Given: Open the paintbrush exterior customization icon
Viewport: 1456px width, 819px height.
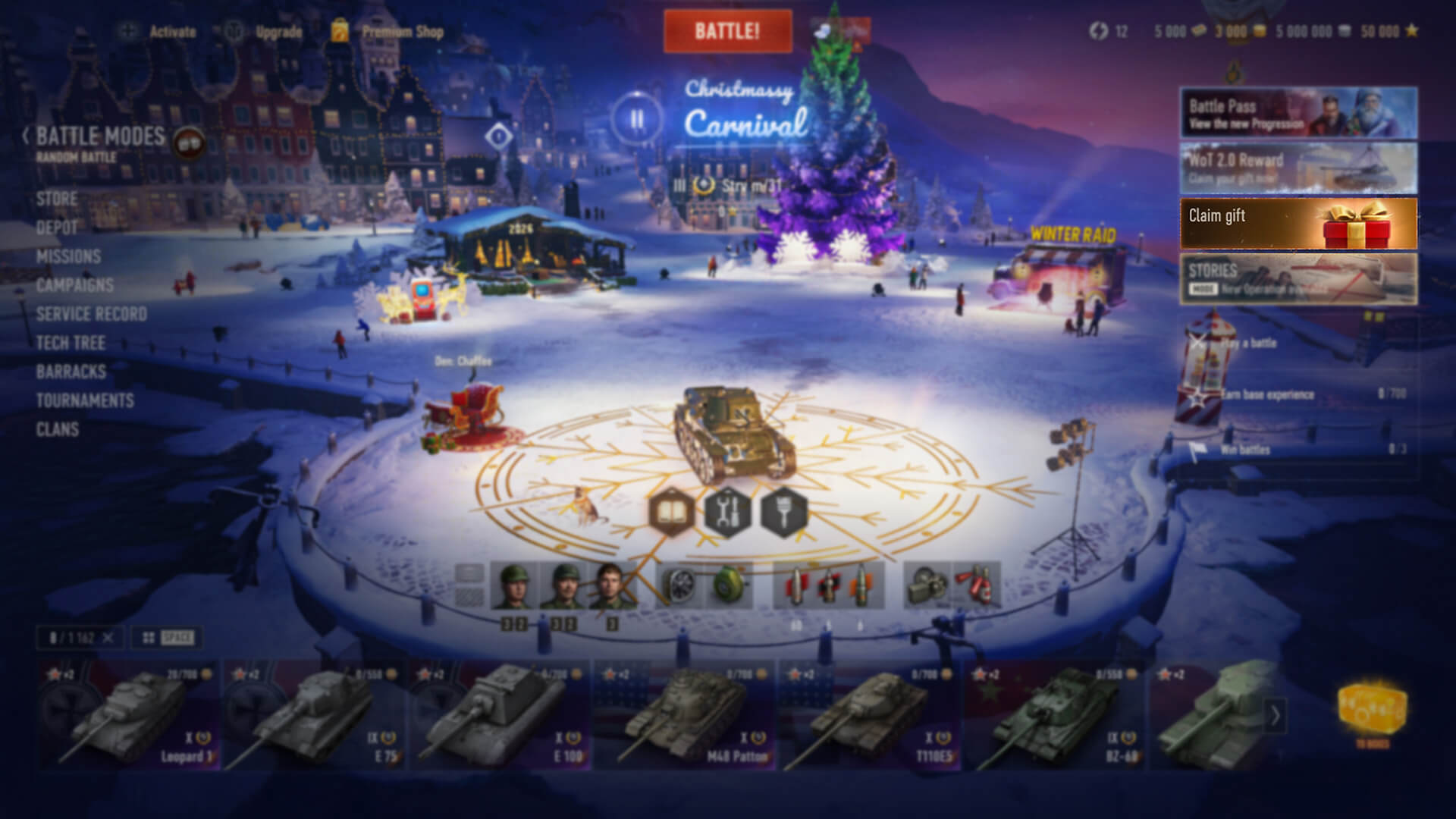Looking at the screenshot, I should 783,512.
